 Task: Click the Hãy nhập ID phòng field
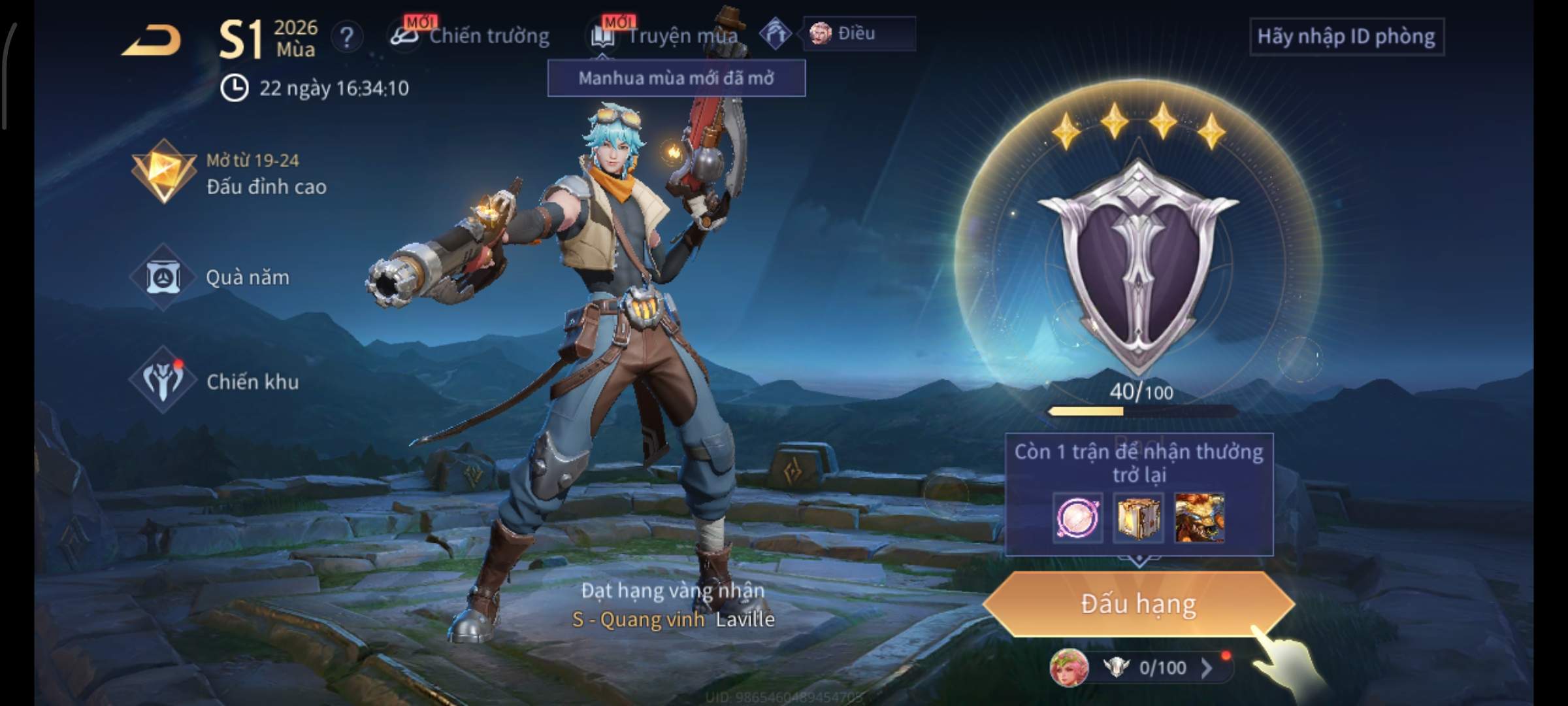[1346, 37]
